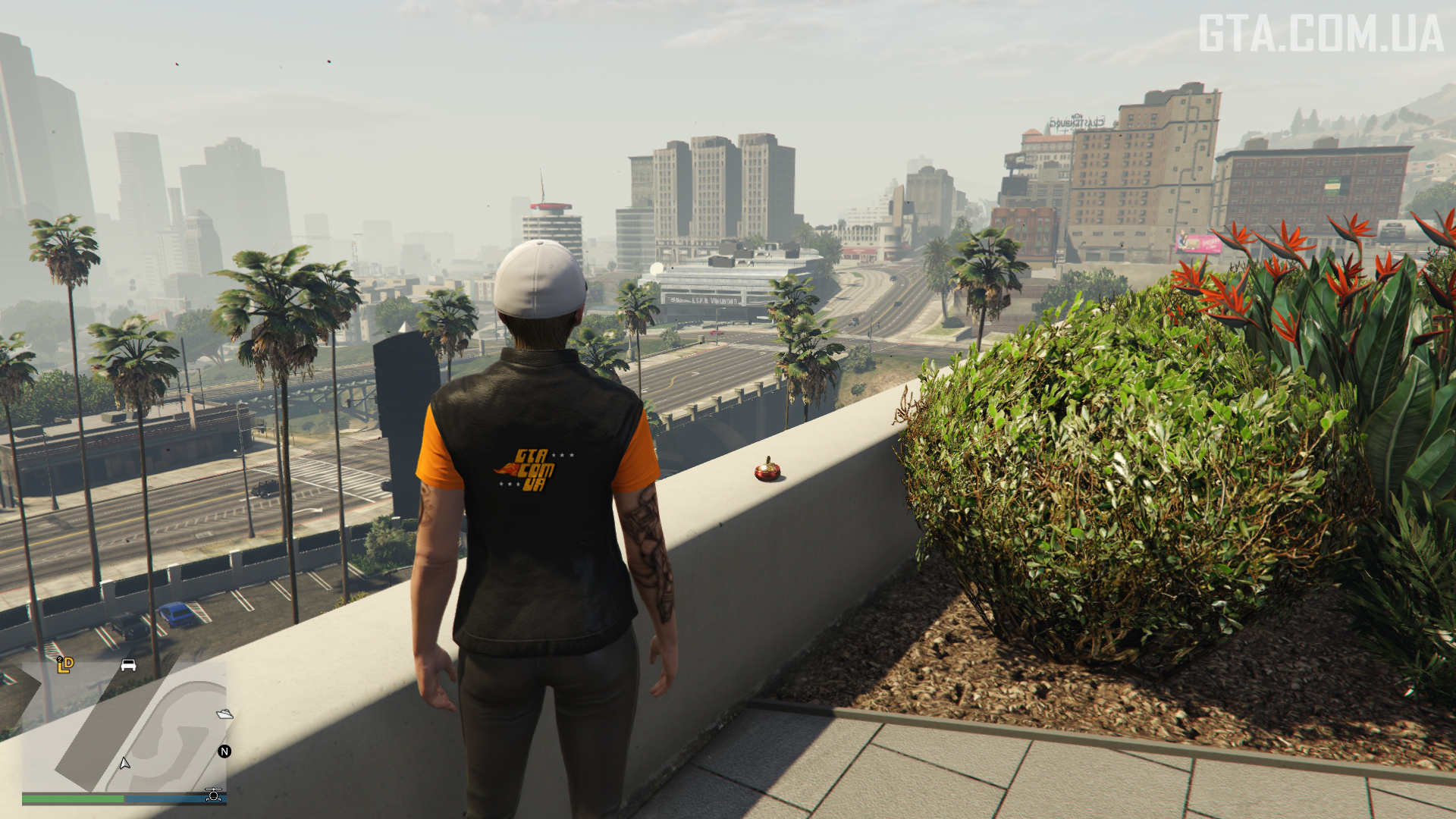Select the white car blip on minimap

(x=128, y=665)
